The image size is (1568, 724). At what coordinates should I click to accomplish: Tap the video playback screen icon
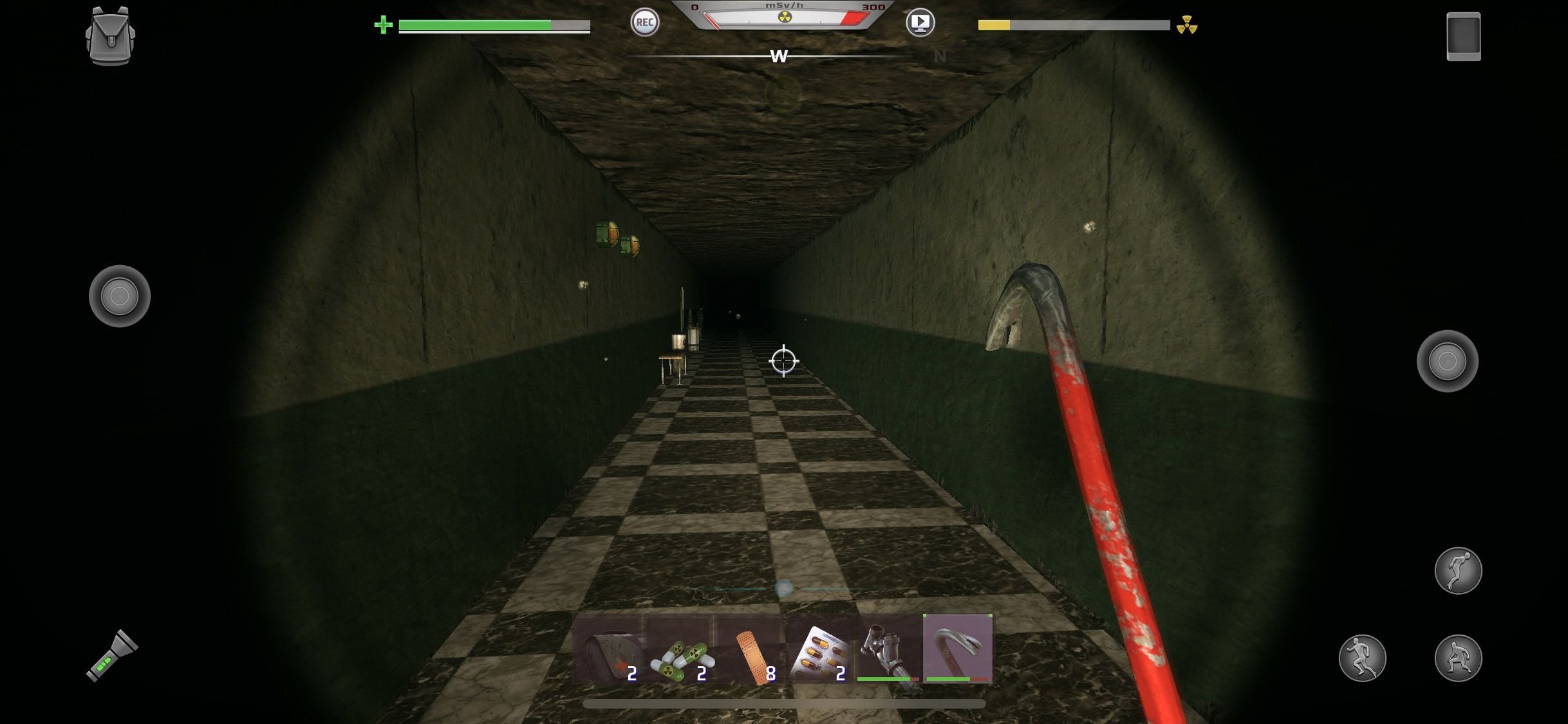(x=920, y=22)
